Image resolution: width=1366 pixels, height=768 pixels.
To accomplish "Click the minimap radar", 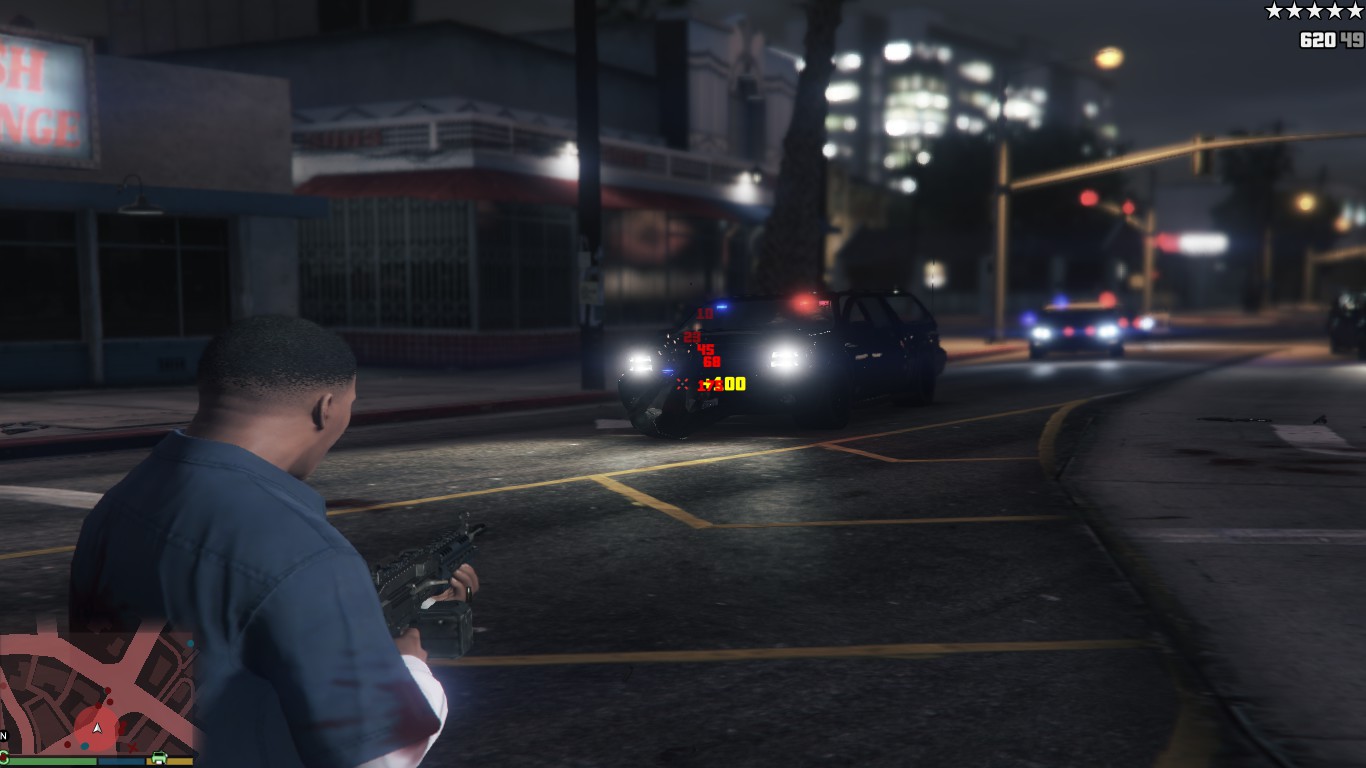I will tap(98, 690).
